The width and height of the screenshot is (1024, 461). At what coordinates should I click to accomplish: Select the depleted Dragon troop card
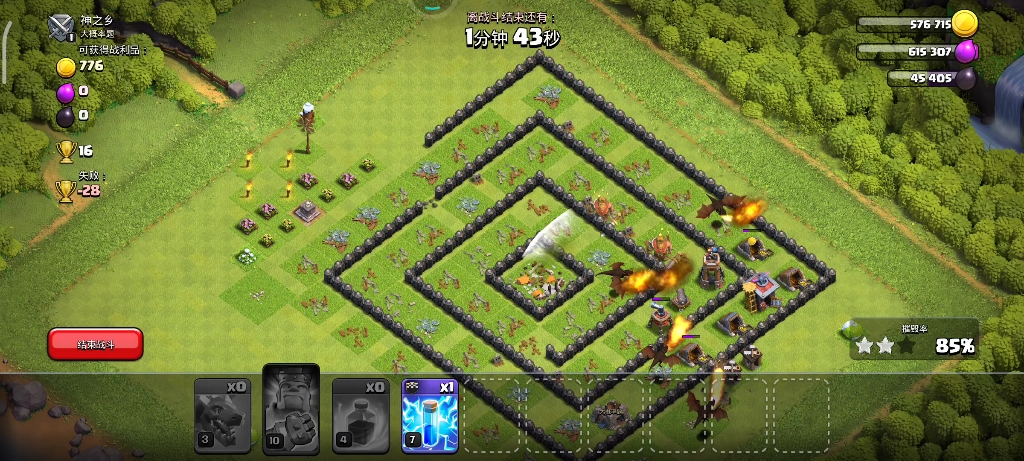pos(222,411)
